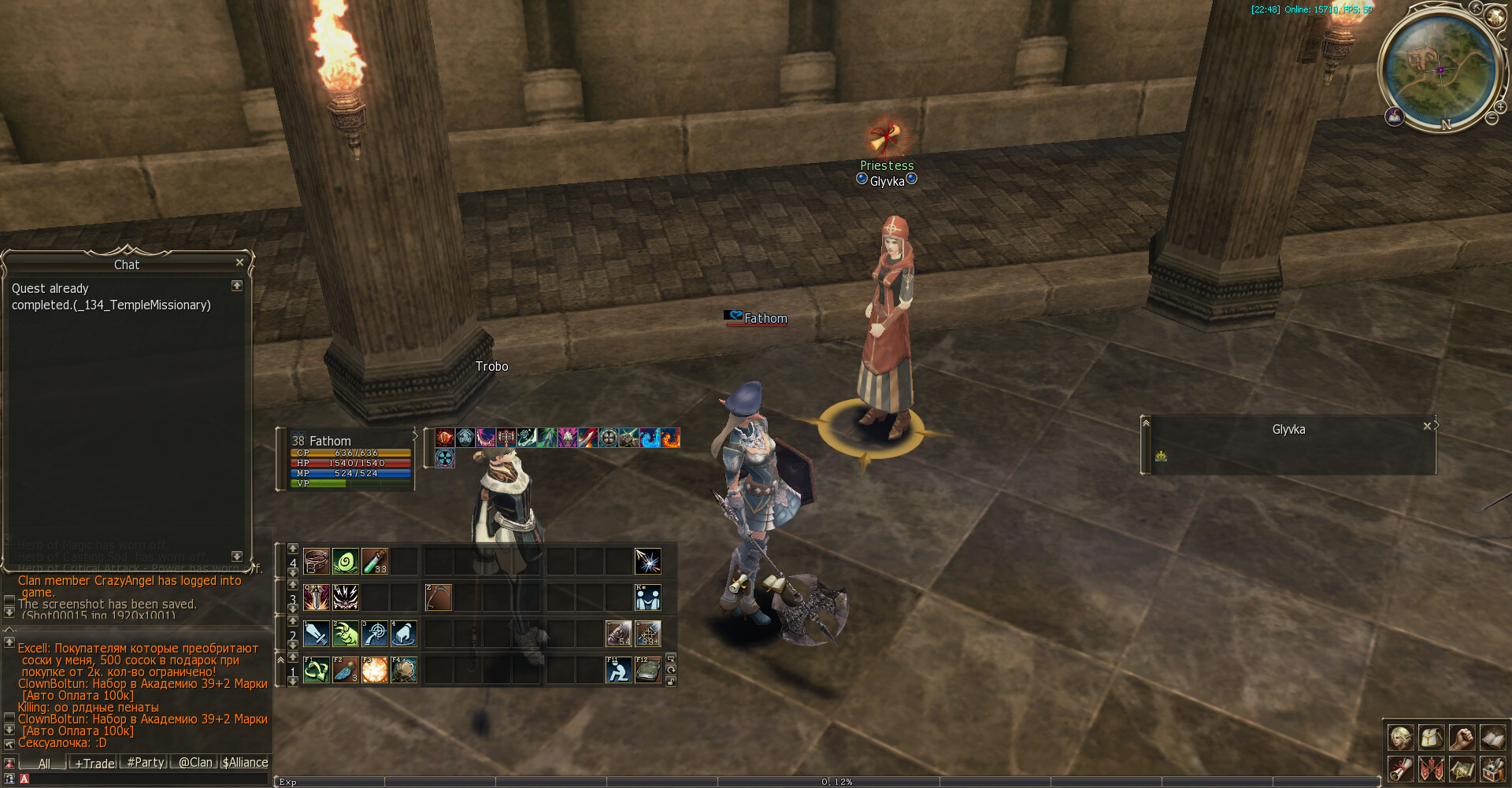1512x788 pixels.
Task: Open the @Clan chat tab
Action: coord(195,763)
